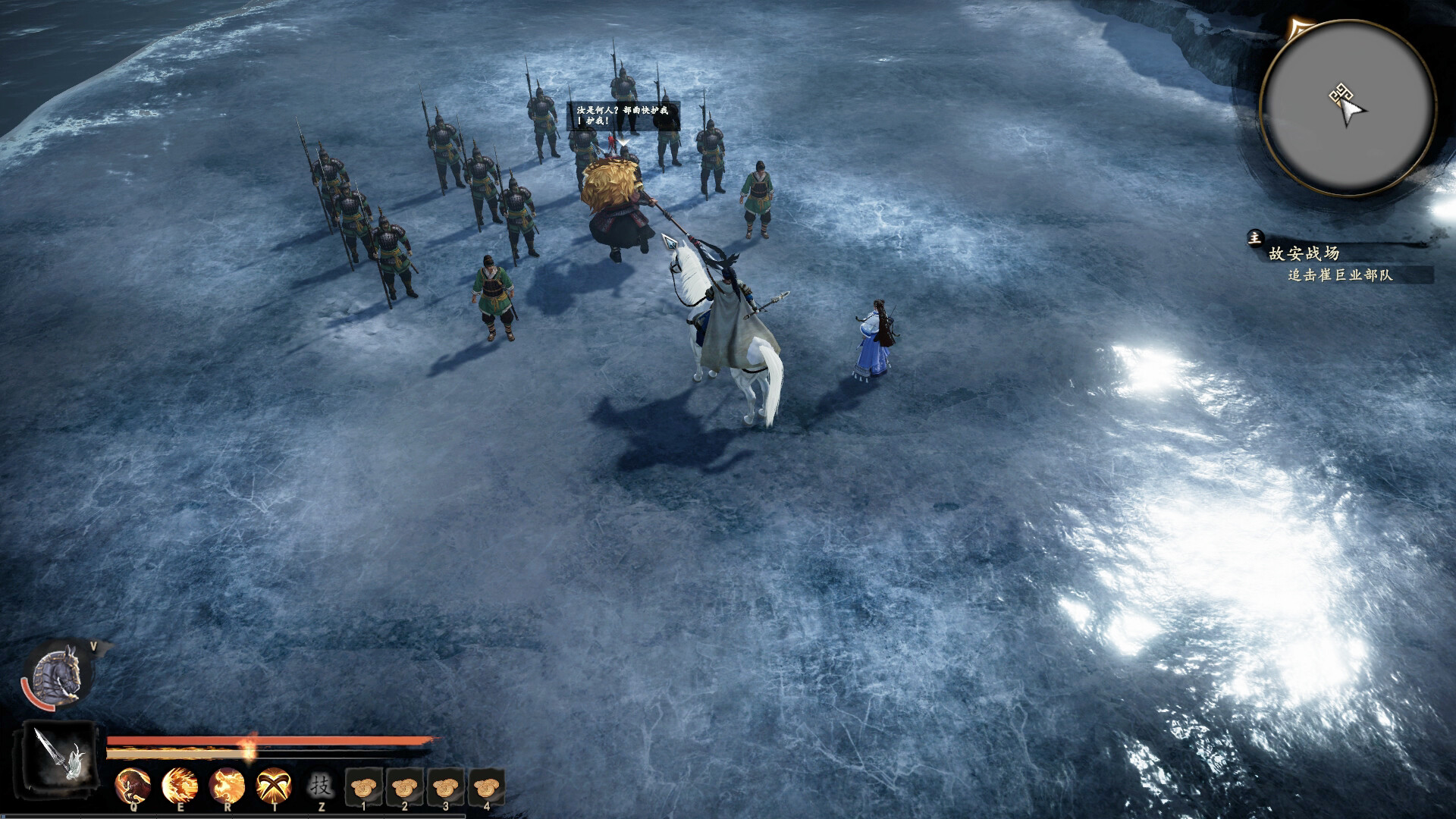Viewport: 1456px width, 819px height.
Task: Open the 技 skill button
Action: pos(321,785)
